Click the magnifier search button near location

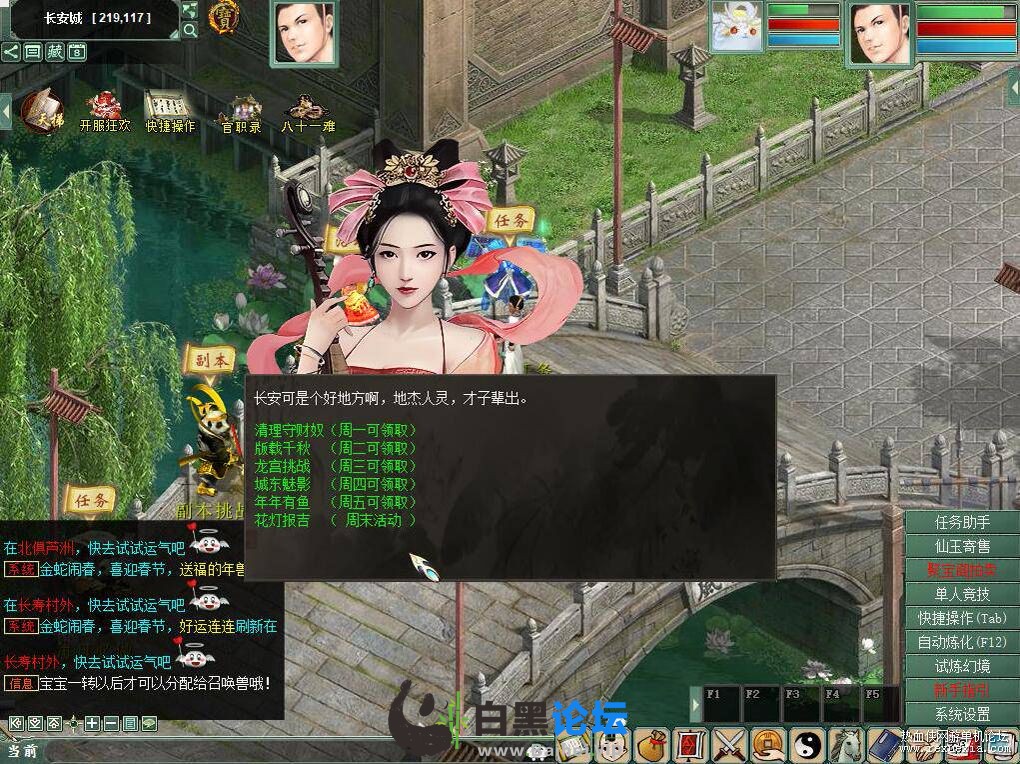[190, 31]
